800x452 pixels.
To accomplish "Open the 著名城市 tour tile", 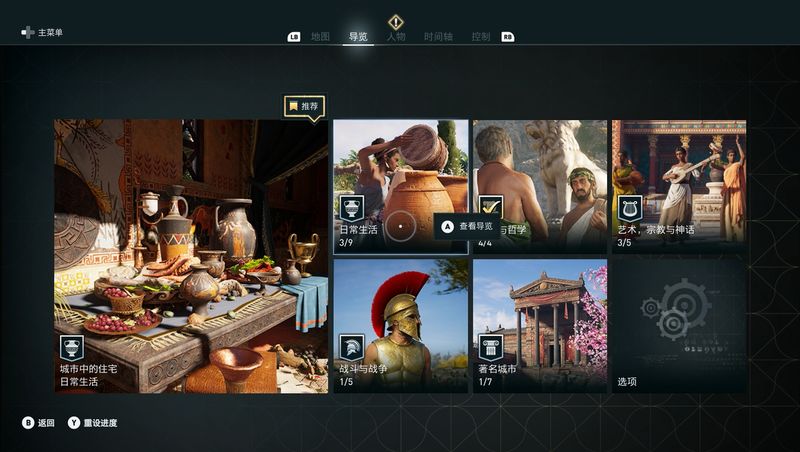I will tap(540, 325).
